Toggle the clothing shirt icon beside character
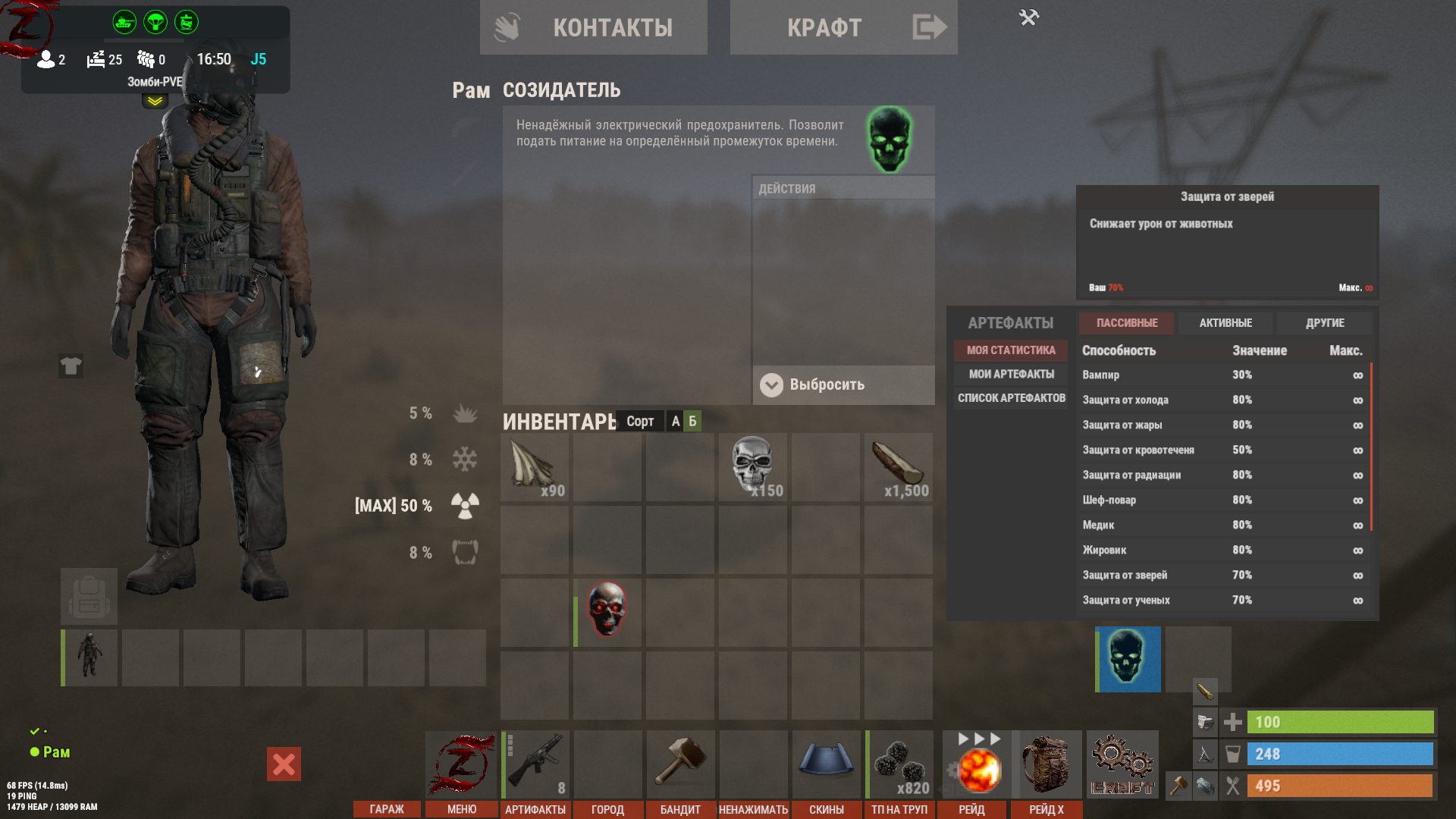1456x819 pixels. (x=72, y=367)
